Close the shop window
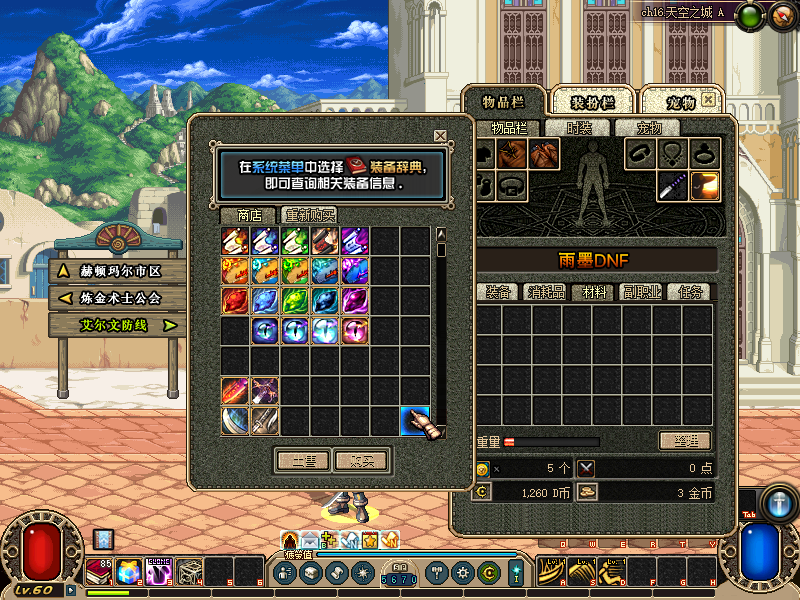This screenshot has height=600, width=800. pyautogui.click(x=440, y=135)
